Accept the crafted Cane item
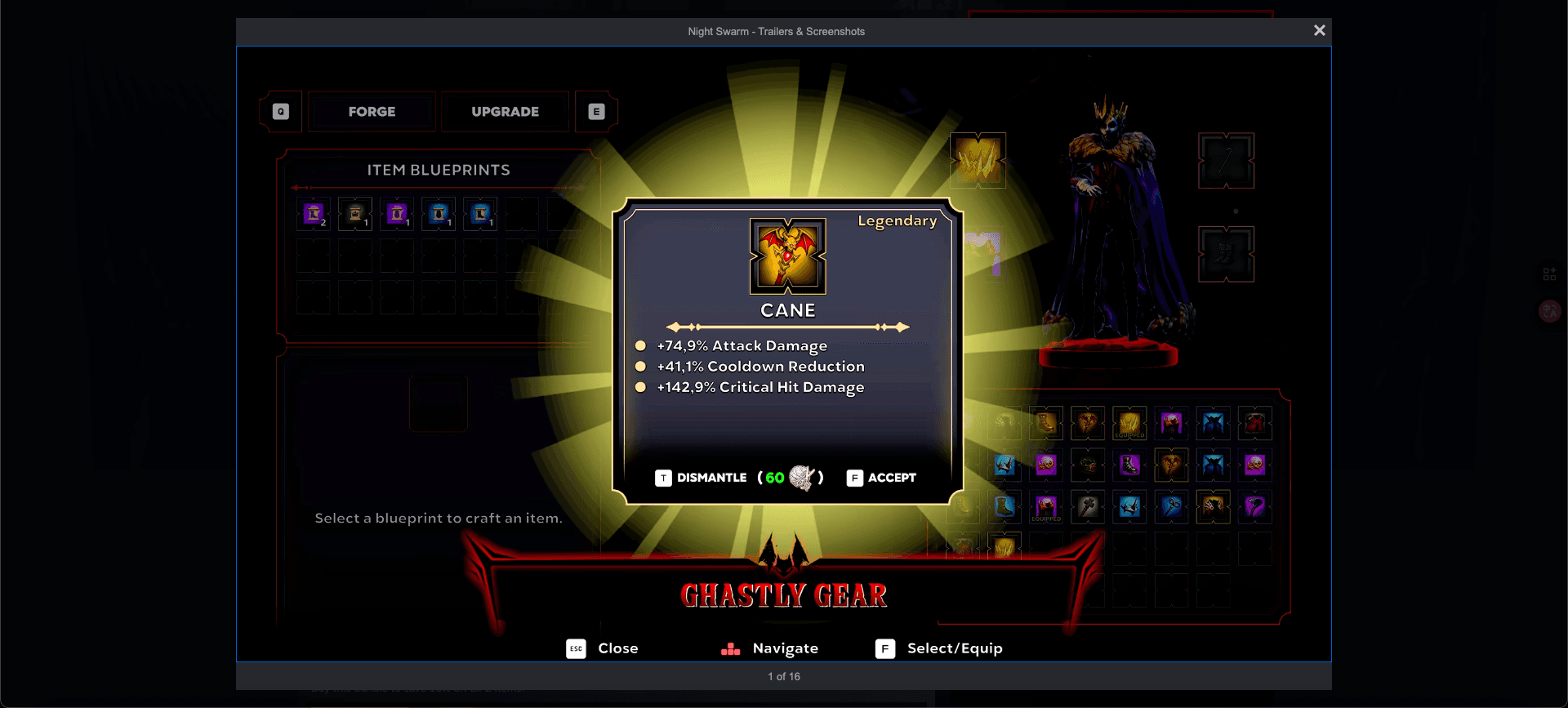The height and width of the screenshot is (708, 1568). 882,478
